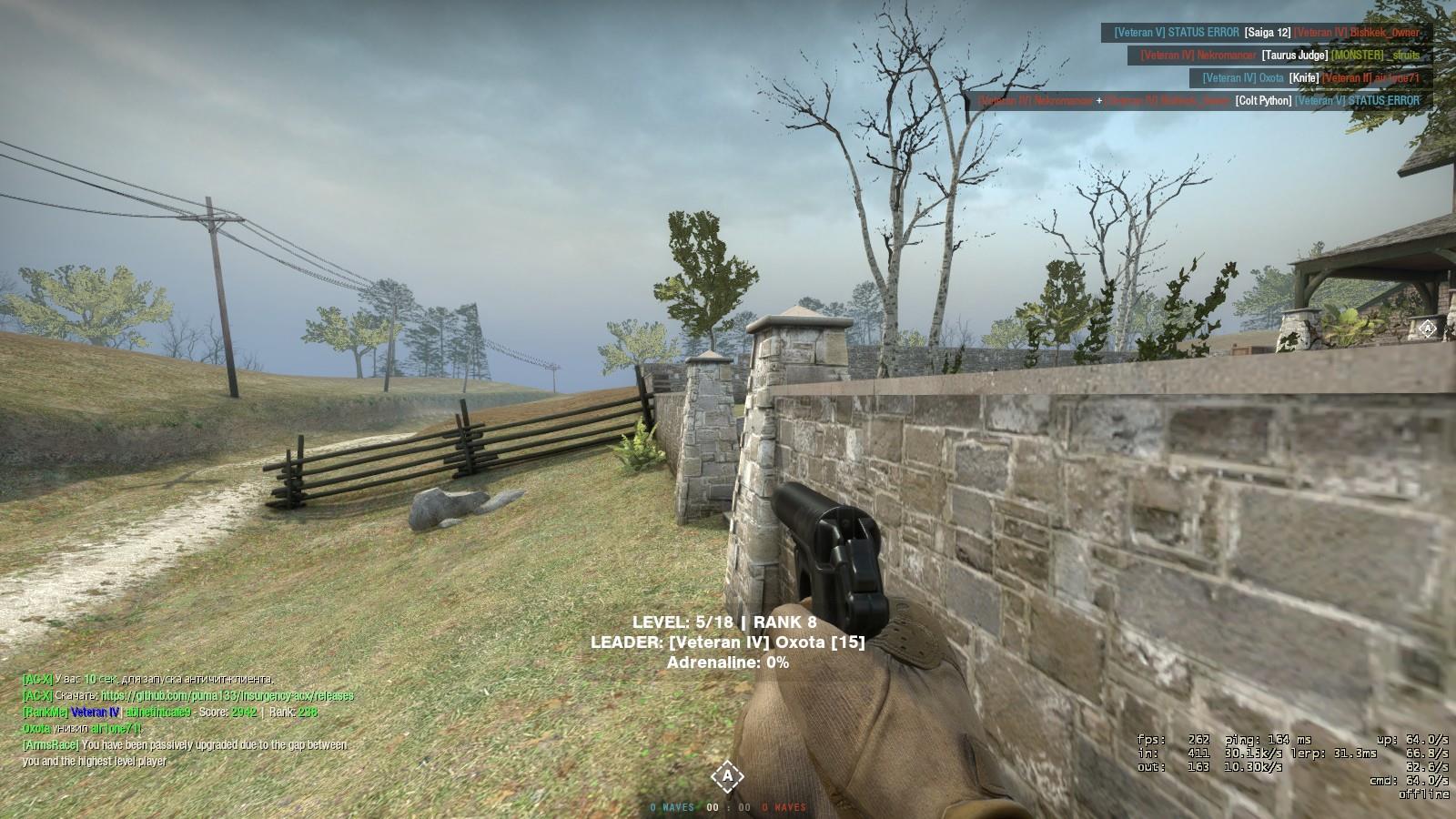
Task: Select objective A icon at bottom center
Action: click(x=726, y=776)
